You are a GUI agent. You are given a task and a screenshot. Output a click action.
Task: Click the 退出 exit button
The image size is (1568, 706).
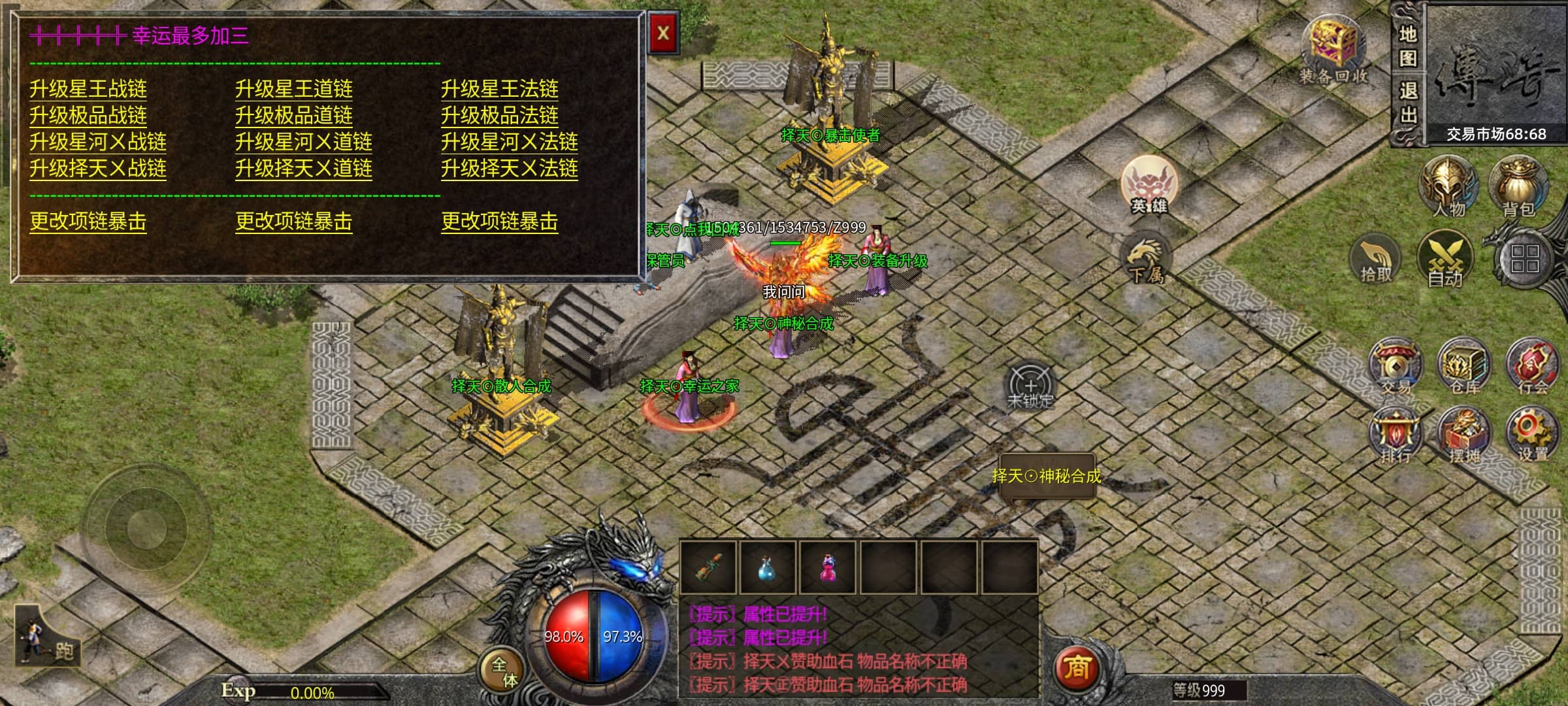[1408, 103]
